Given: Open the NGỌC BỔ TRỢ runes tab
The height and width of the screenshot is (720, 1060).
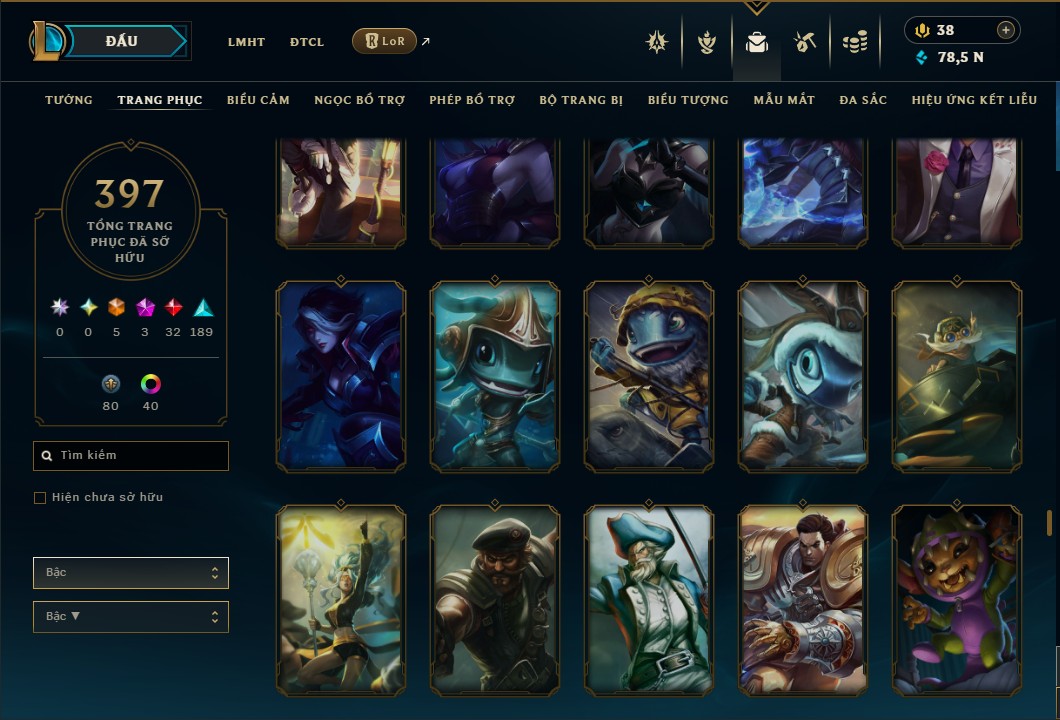Looking at the screenshot, I should click(359, 100).
